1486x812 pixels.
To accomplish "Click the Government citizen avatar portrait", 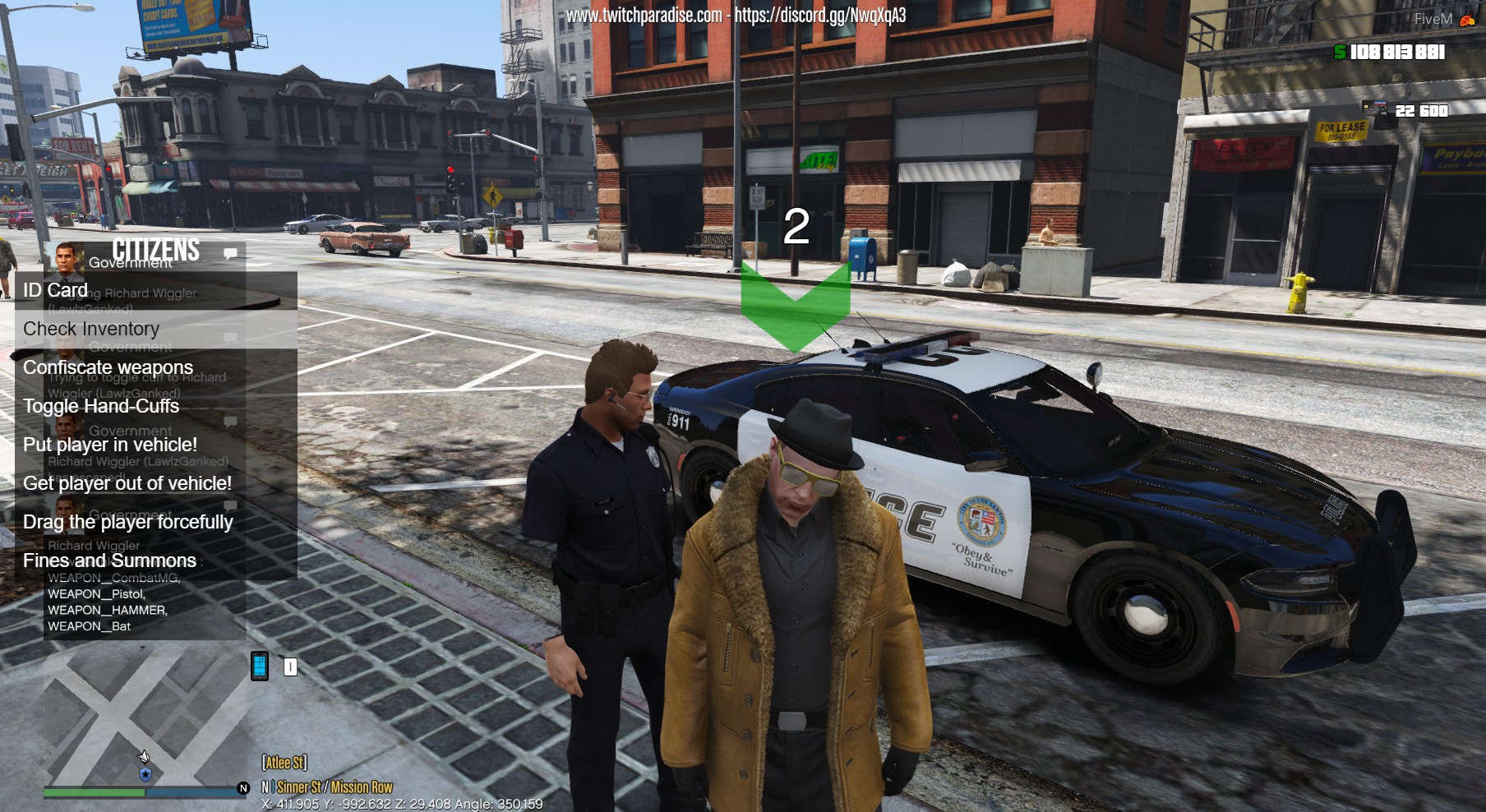I will click(66, 261).
